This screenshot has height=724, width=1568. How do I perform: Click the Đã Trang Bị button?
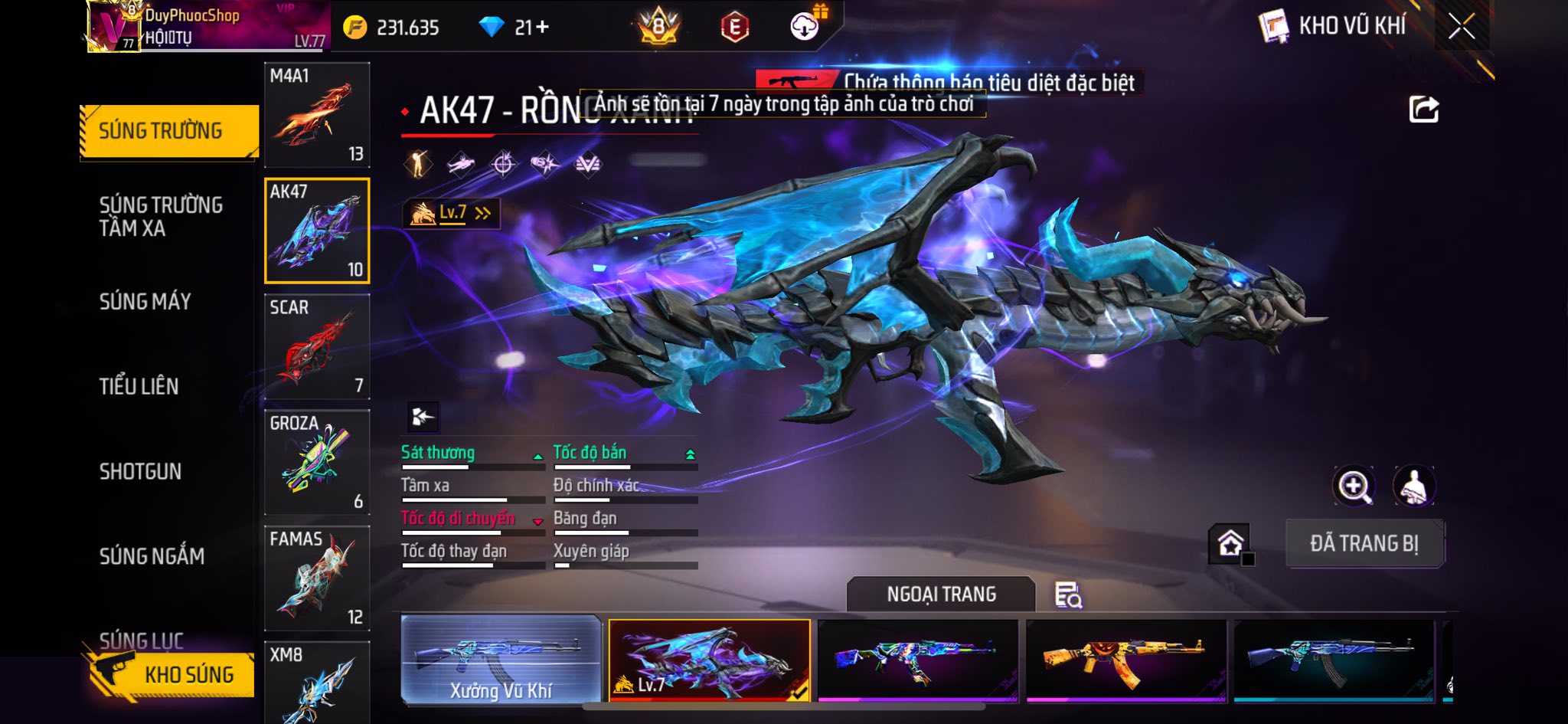tap(1364, 543)
